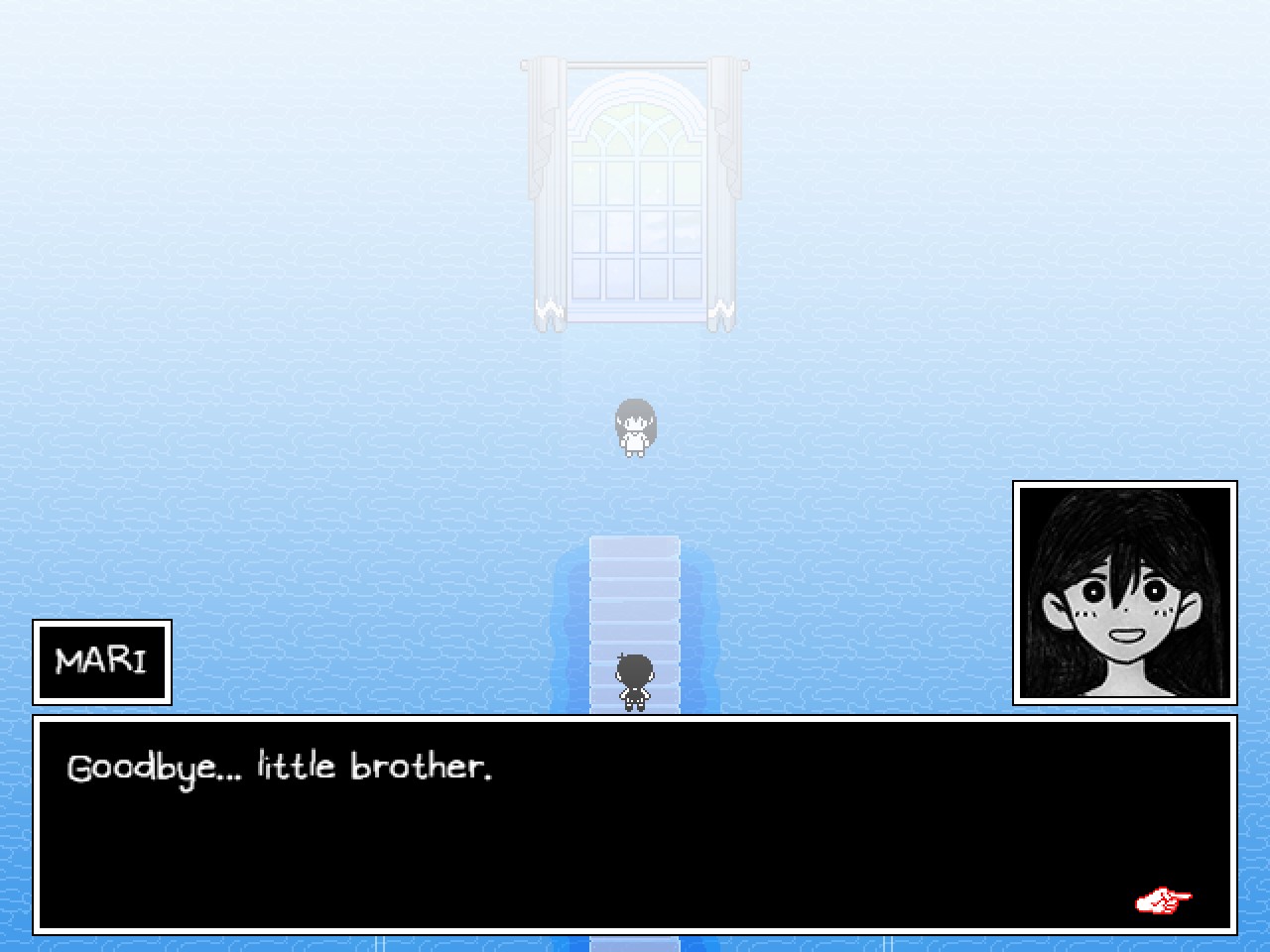The width and height of the screenshot is (1270, 952).
Task: Select the white-dressed Mari sprite
Action: (x=636, y=426)
